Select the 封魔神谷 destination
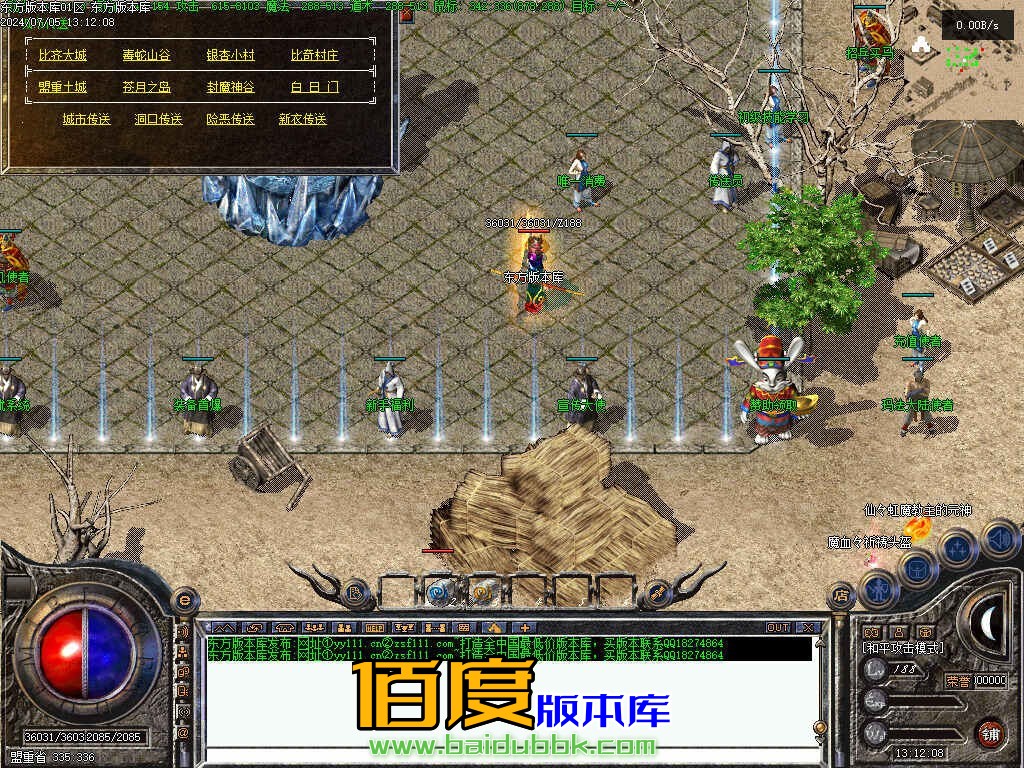Screen dimensions: 1024x768 tap(230, 88)
